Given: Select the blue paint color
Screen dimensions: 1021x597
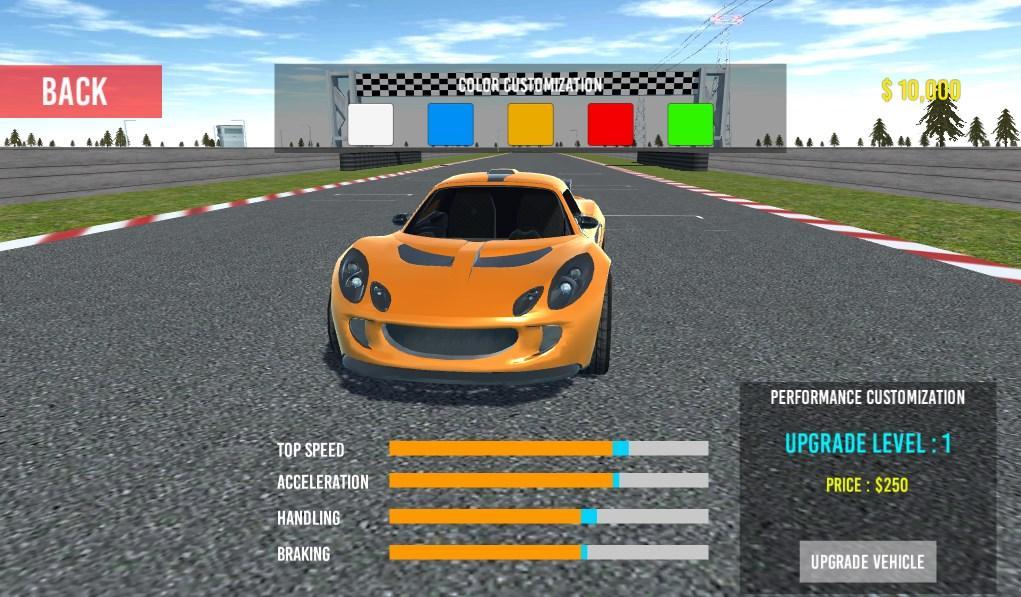Looking at the screenshot, I should [450, 124].
